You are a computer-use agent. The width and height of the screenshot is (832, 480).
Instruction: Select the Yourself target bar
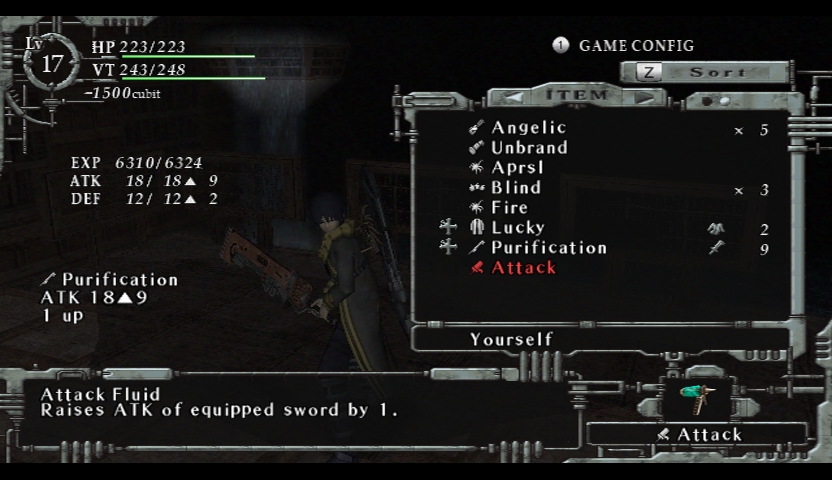pyautogui.click(x=511, y=340)
